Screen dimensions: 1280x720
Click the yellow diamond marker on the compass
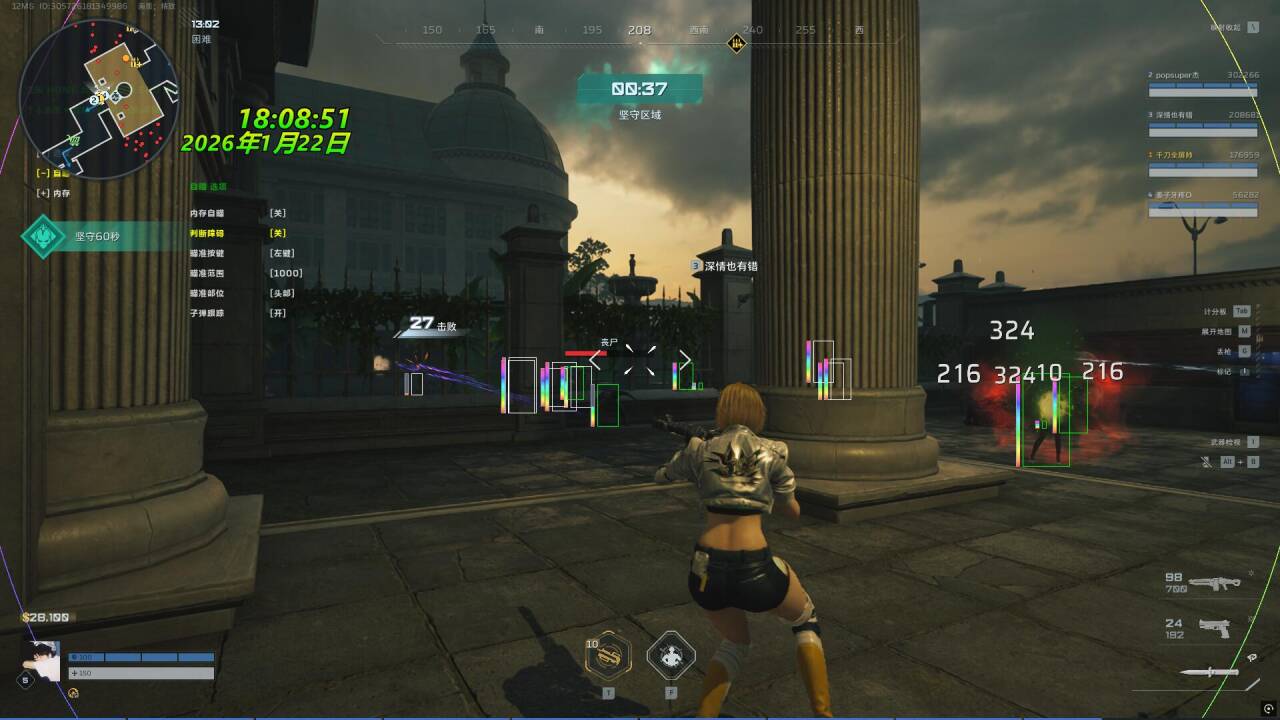coord(737,43)
